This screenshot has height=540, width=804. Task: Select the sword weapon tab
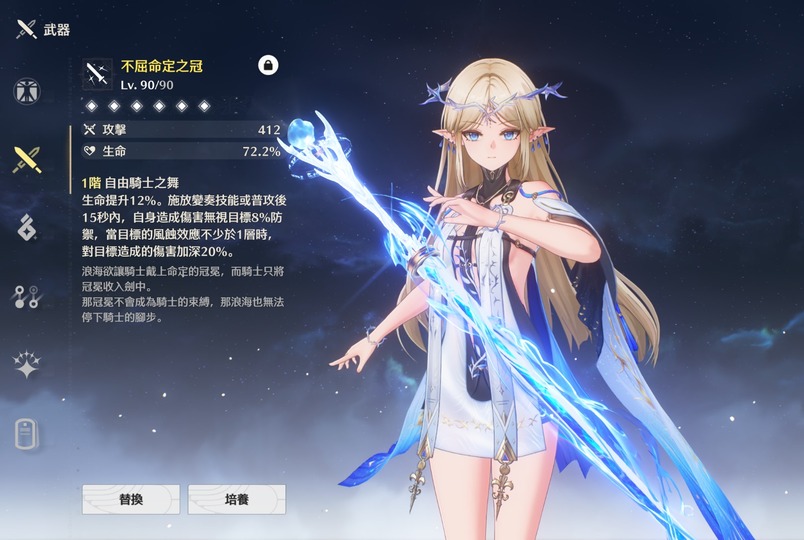26,158
